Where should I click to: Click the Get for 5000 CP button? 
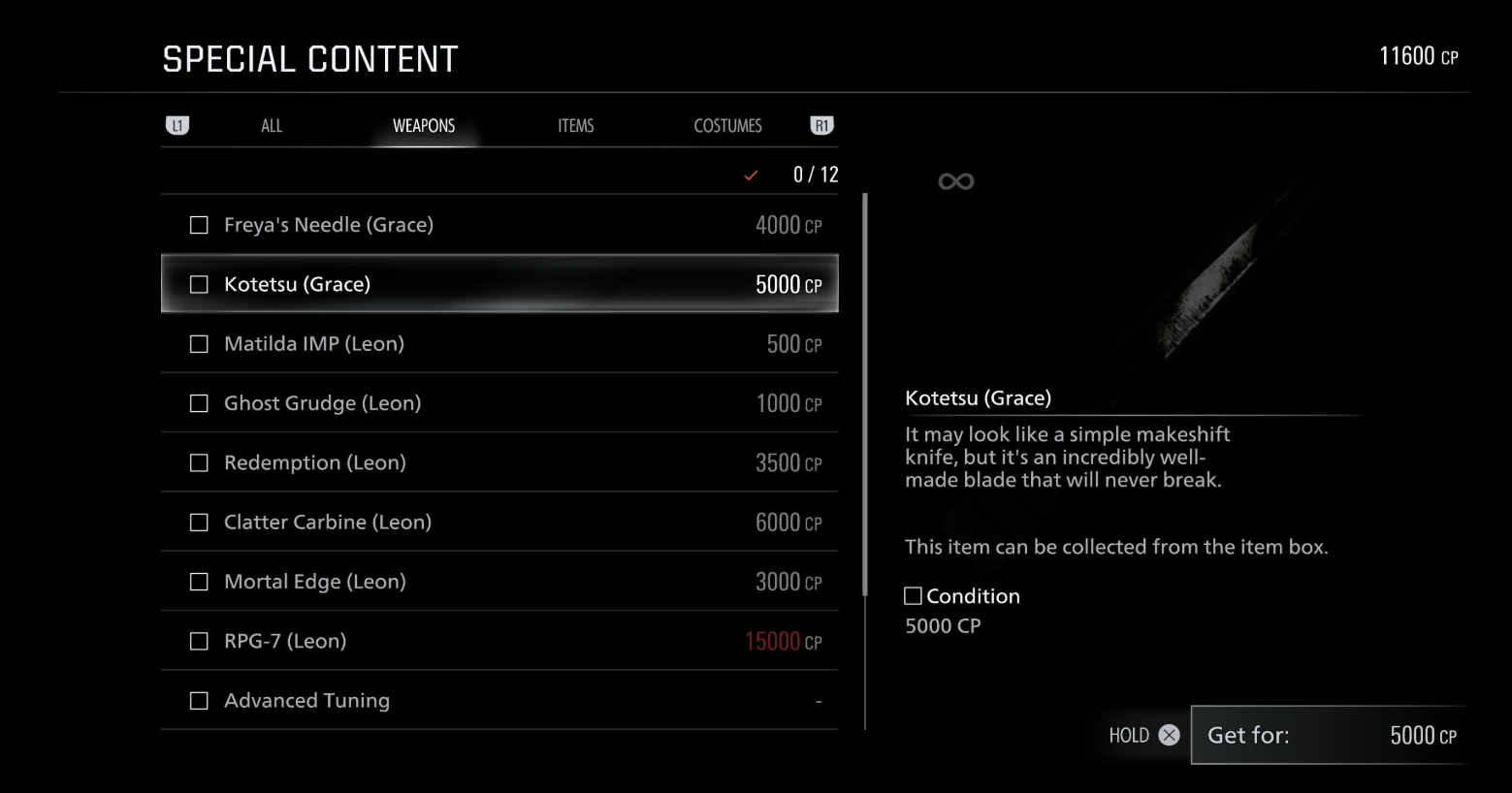tap(1329, 735)
